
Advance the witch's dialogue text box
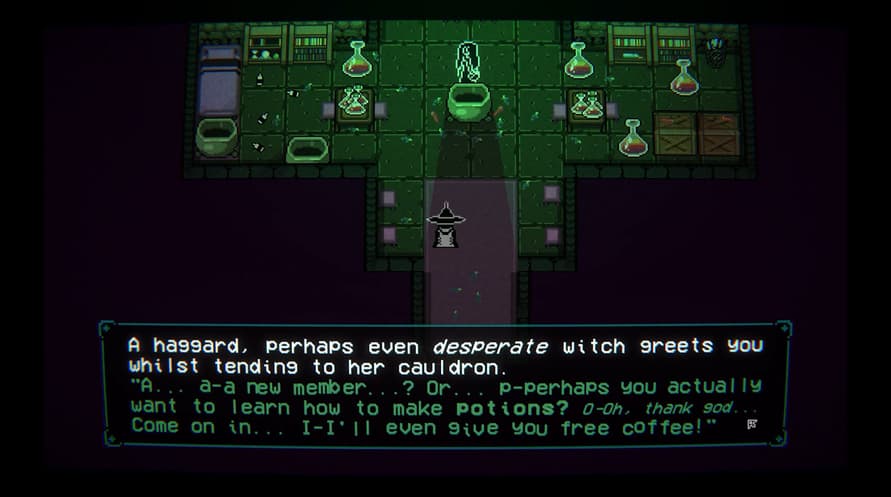[x=445, y=385]
